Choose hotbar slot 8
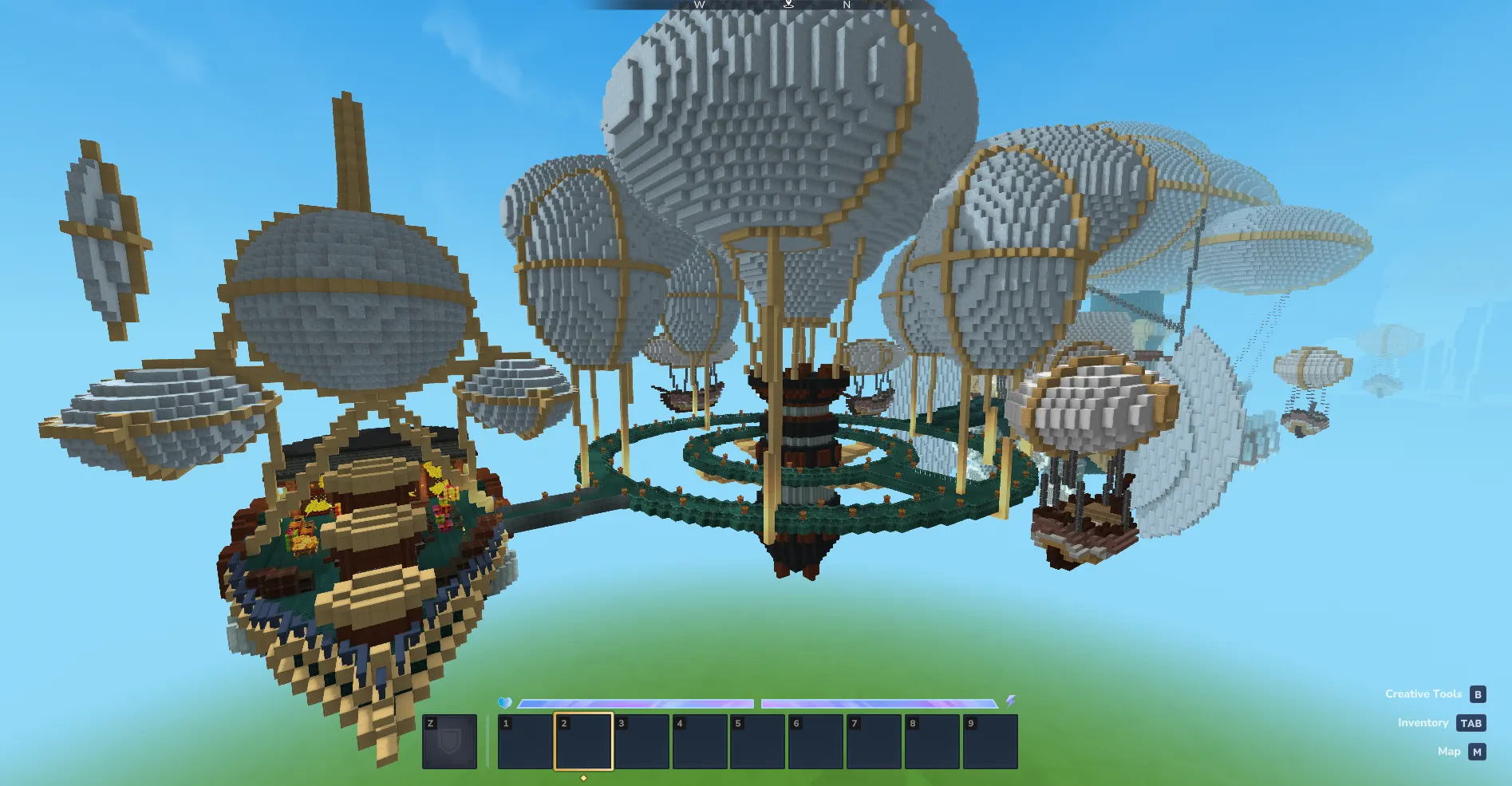 point(932,742)
